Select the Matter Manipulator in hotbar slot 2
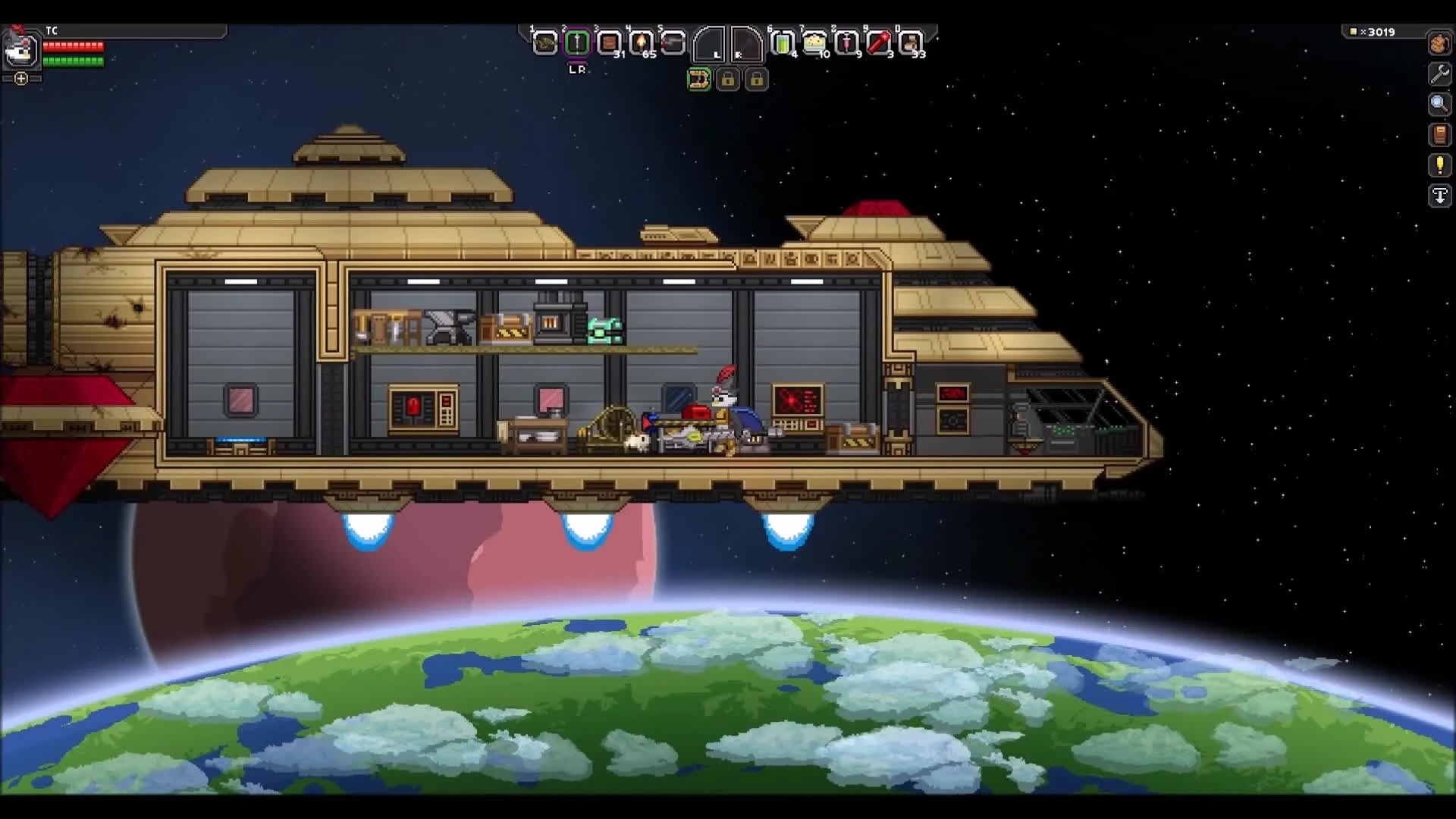Image resolution: width=1456 pixels, height=819 pixels. pyautogui.click(x=578, y=43)
